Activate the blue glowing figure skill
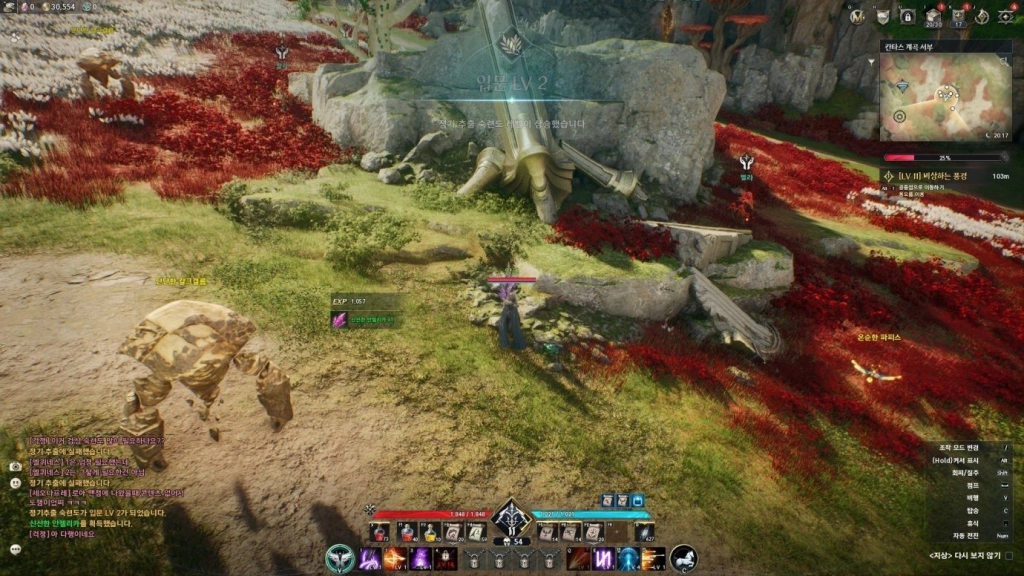The image size is (1024, 576). (x=628, y=559)
